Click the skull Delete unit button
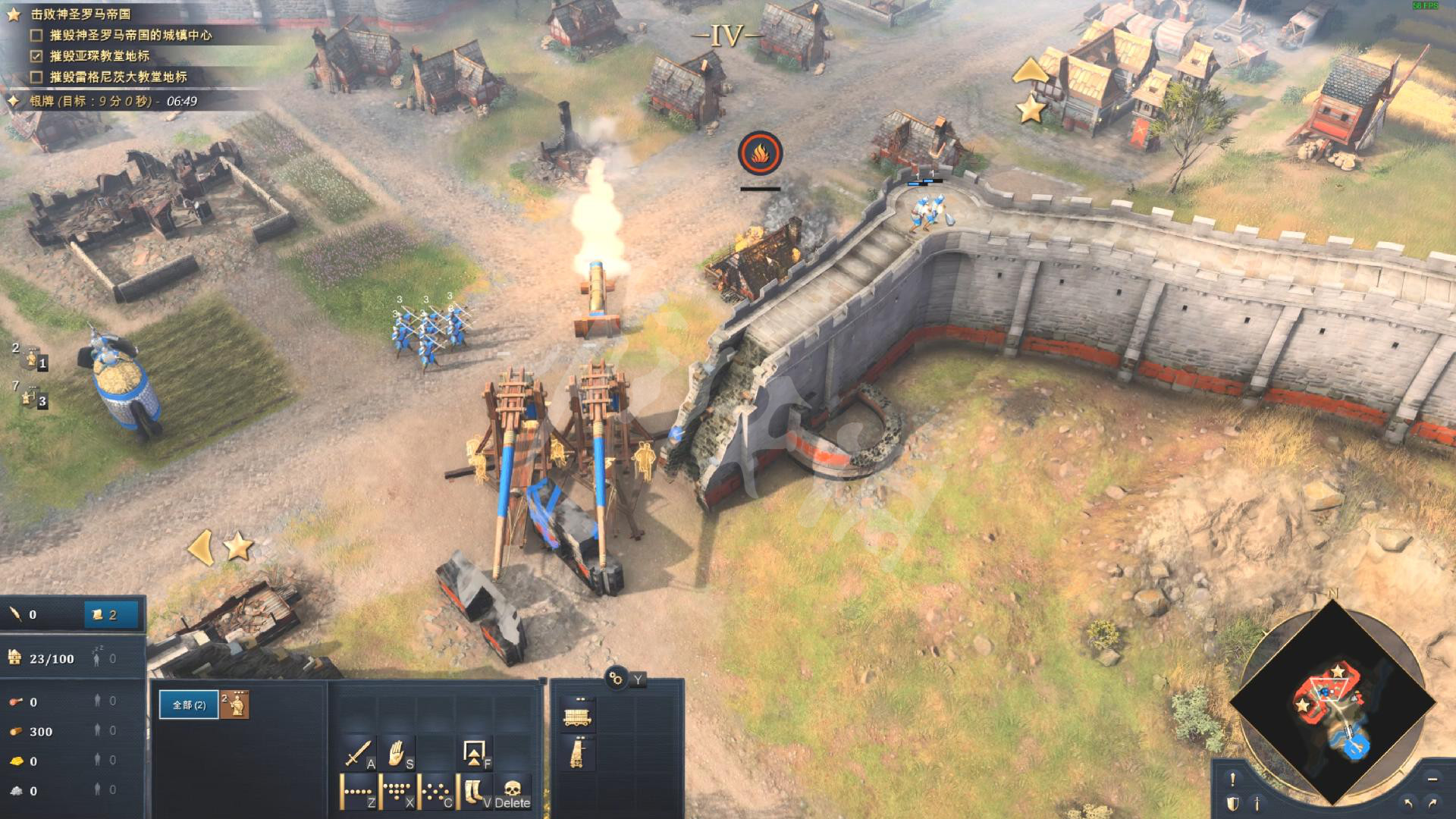 tap(513, 792)
